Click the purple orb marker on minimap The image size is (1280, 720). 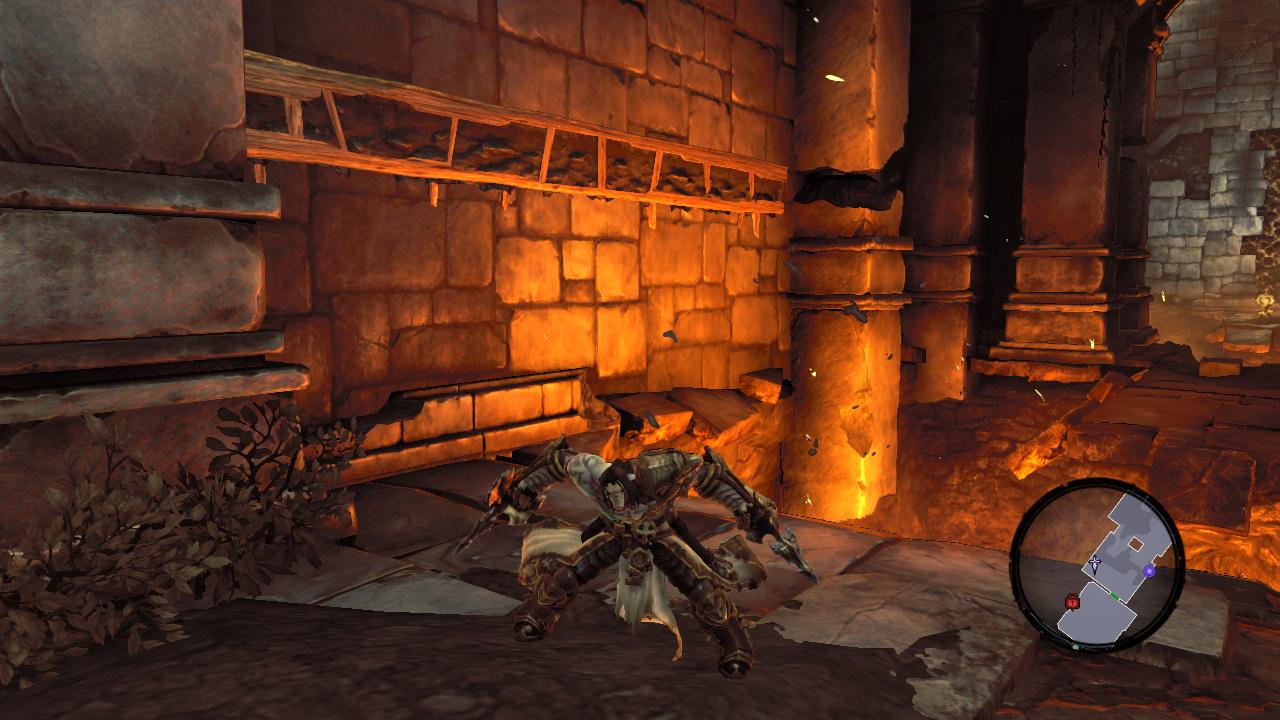point(1149,571)
